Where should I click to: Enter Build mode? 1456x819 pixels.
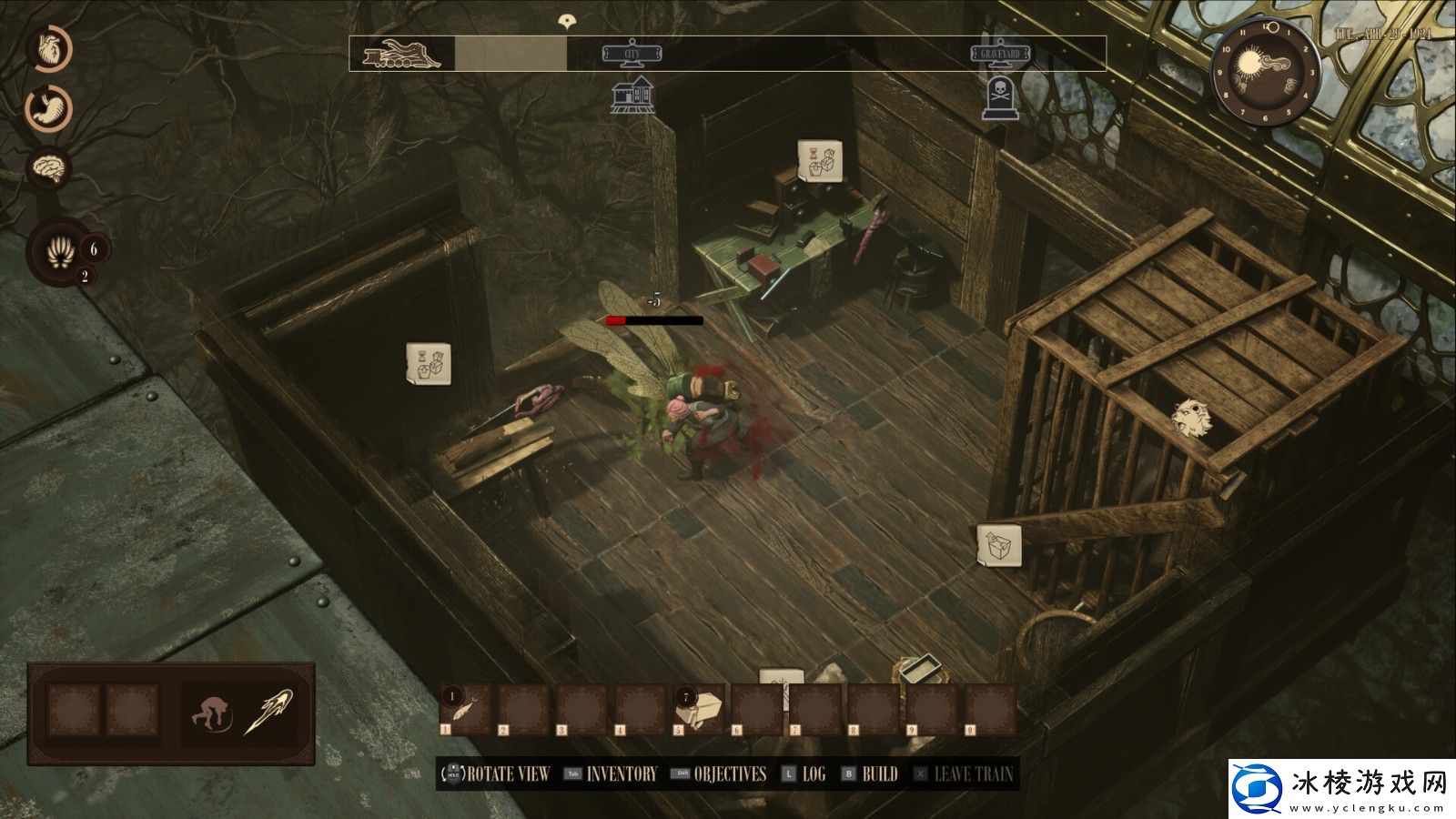[x=879, y=774]
